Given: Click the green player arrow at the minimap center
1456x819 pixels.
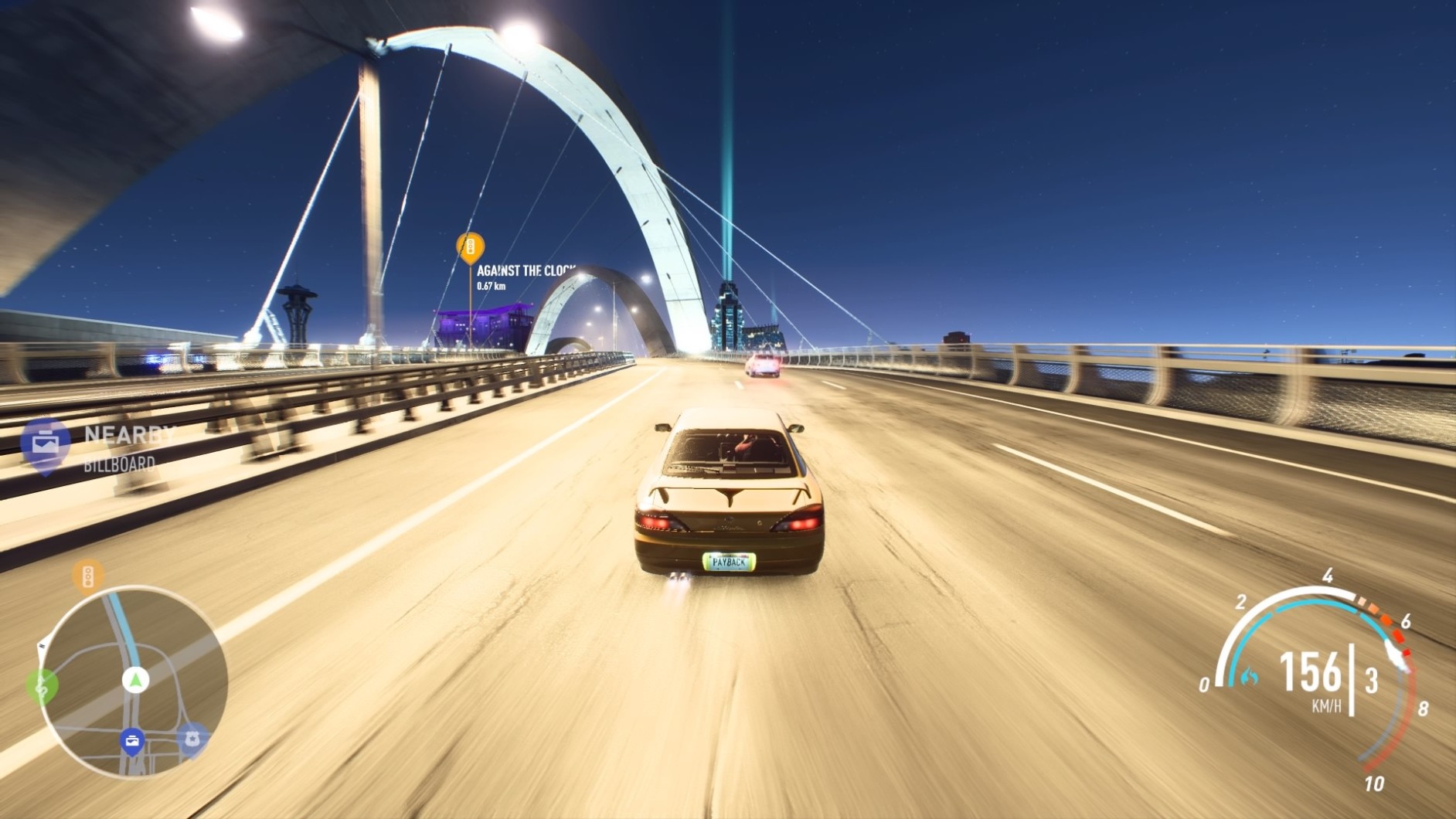Looking at the screenshot, I should click(x=135, y=678).
